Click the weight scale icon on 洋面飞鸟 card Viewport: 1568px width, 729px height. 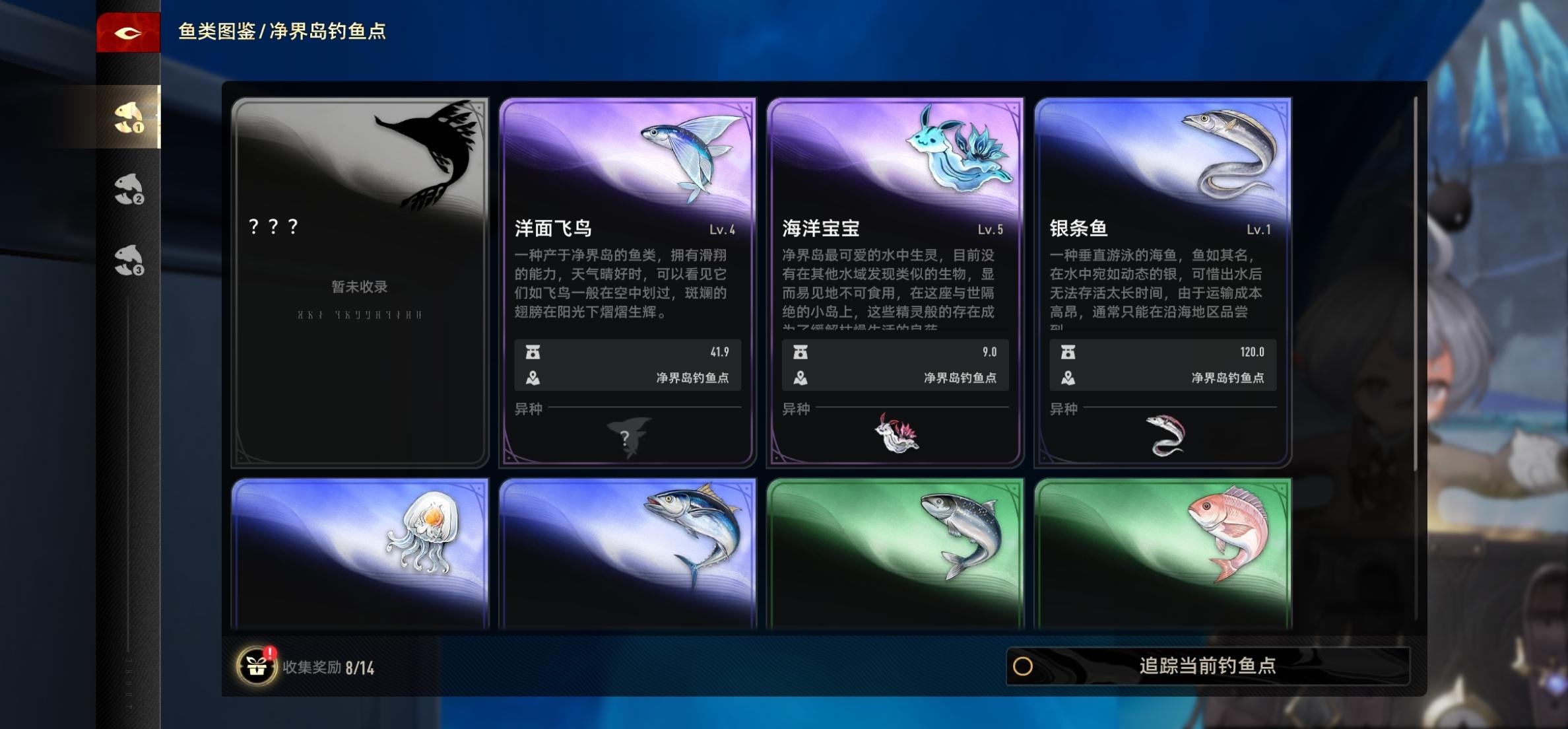pyautogui.click(x=533, y=352)
